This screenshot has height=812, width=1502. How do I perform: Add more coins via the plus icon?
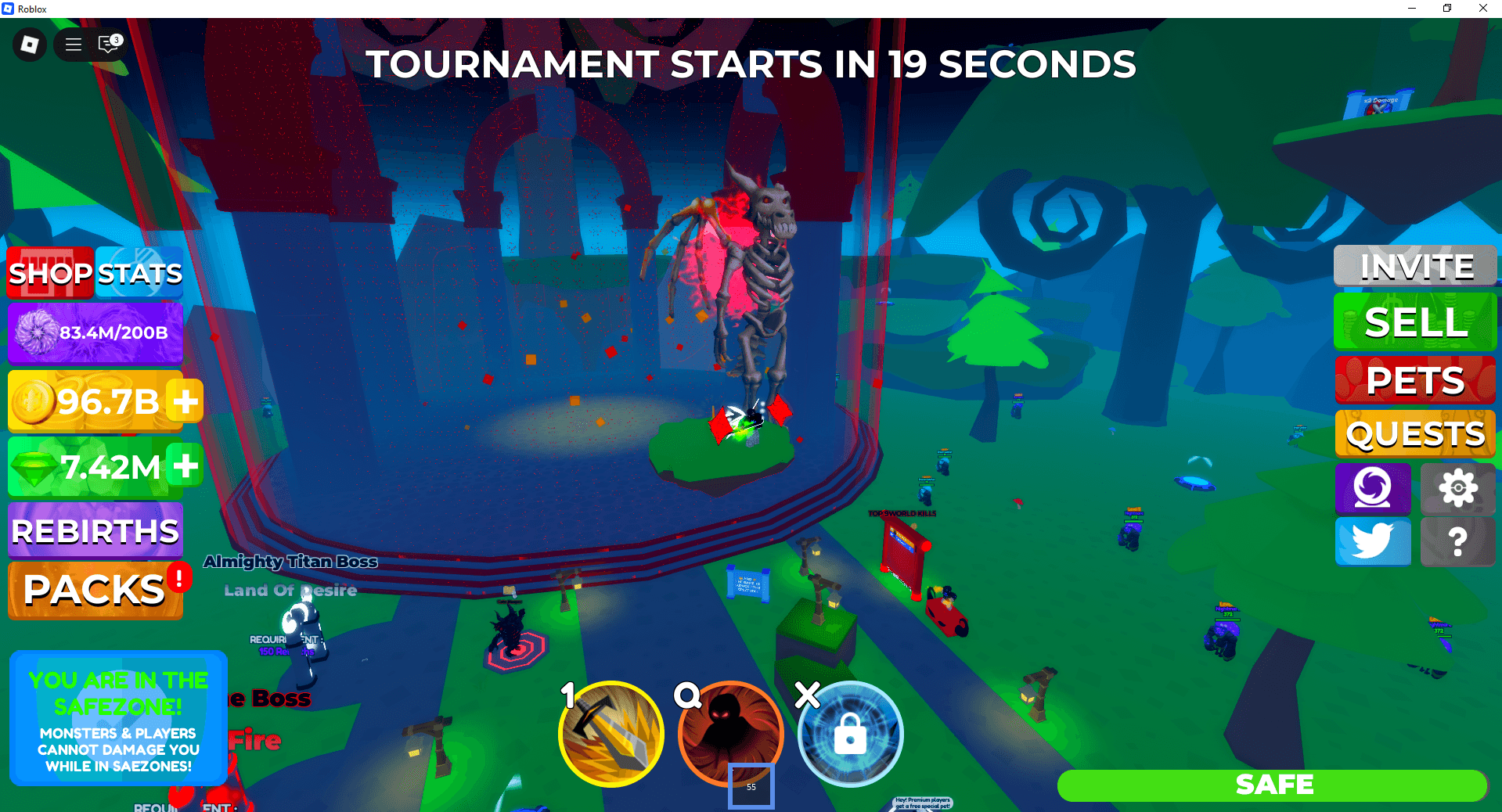[x=185, y=401]
